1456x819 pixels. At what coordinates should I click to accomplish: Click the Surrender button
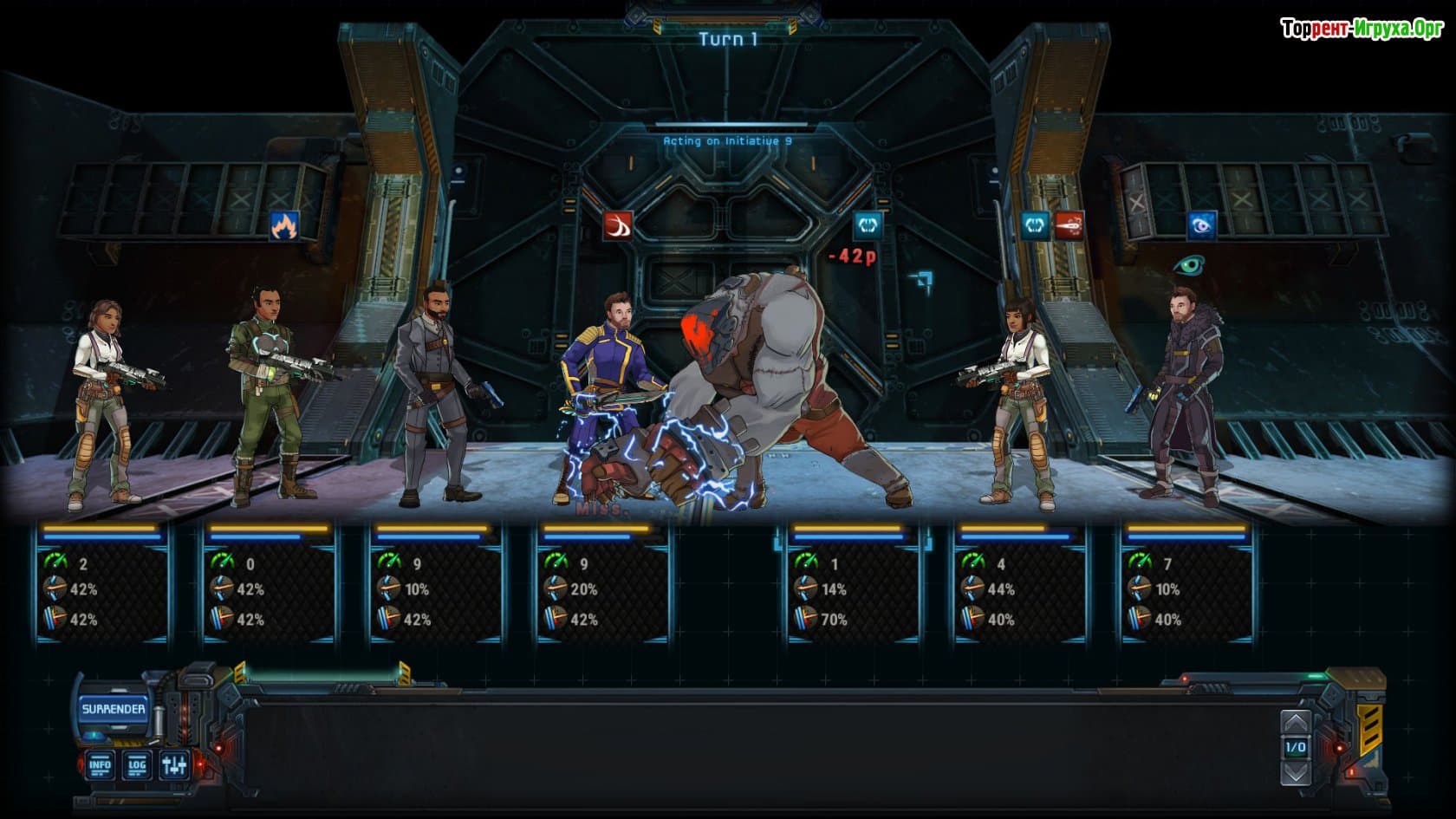tap(114, 709)
